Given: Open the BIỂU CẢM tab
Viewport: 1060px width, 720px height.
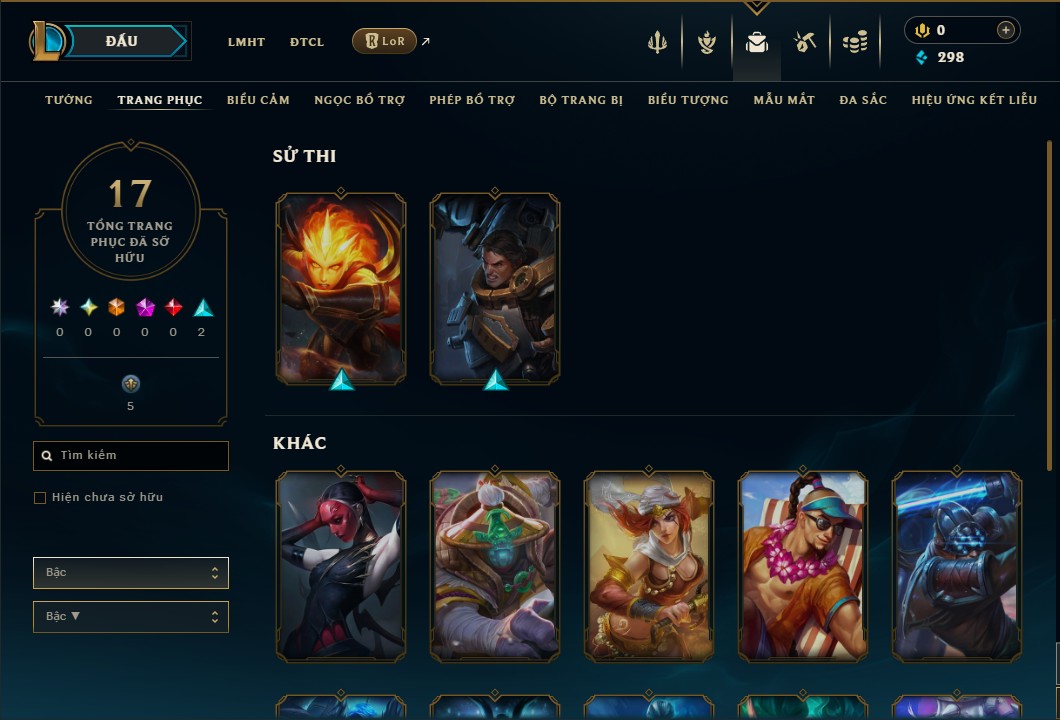Looking at the screenshot, I should [258, 100].
